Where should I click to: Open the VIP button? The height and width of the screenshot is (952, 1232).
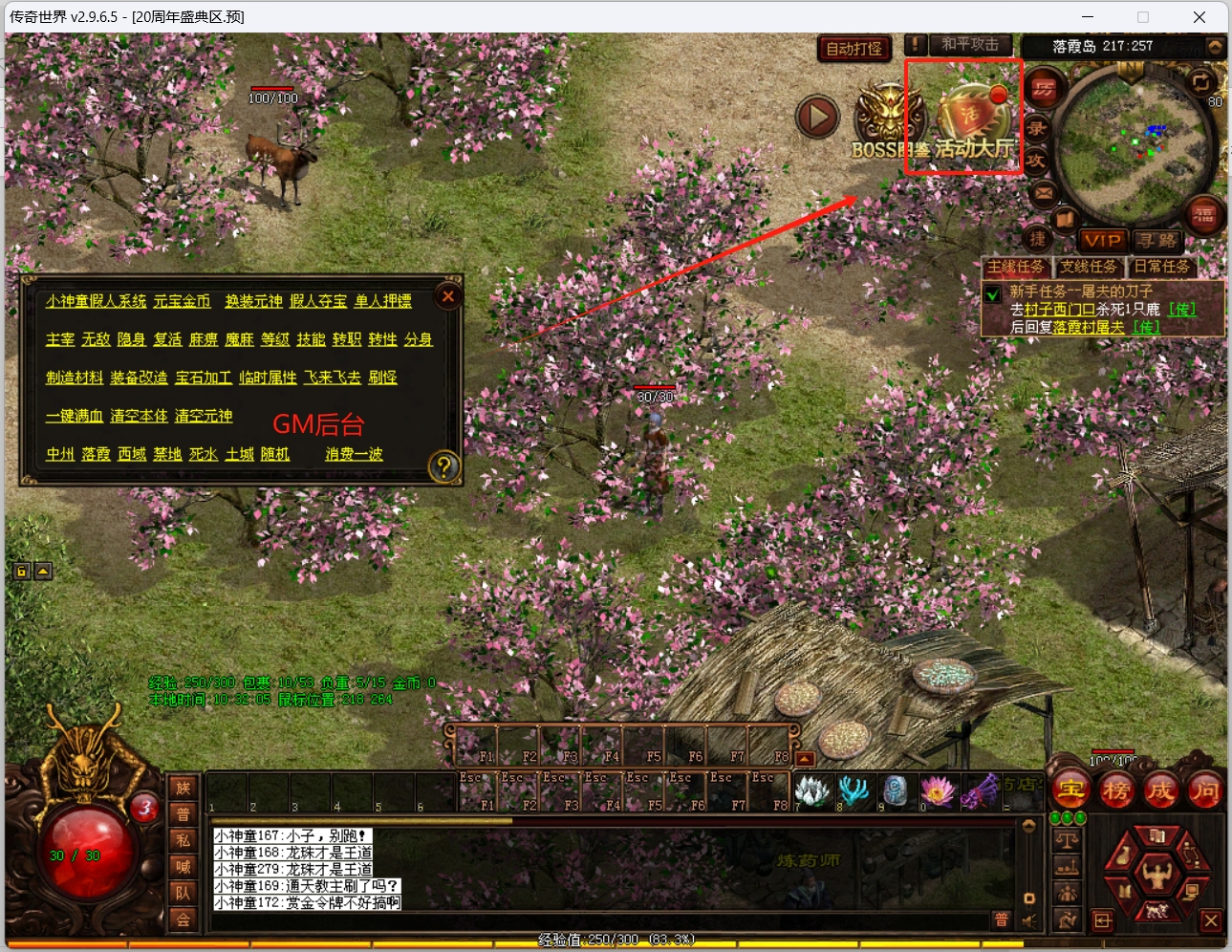tap(1102, 241)
